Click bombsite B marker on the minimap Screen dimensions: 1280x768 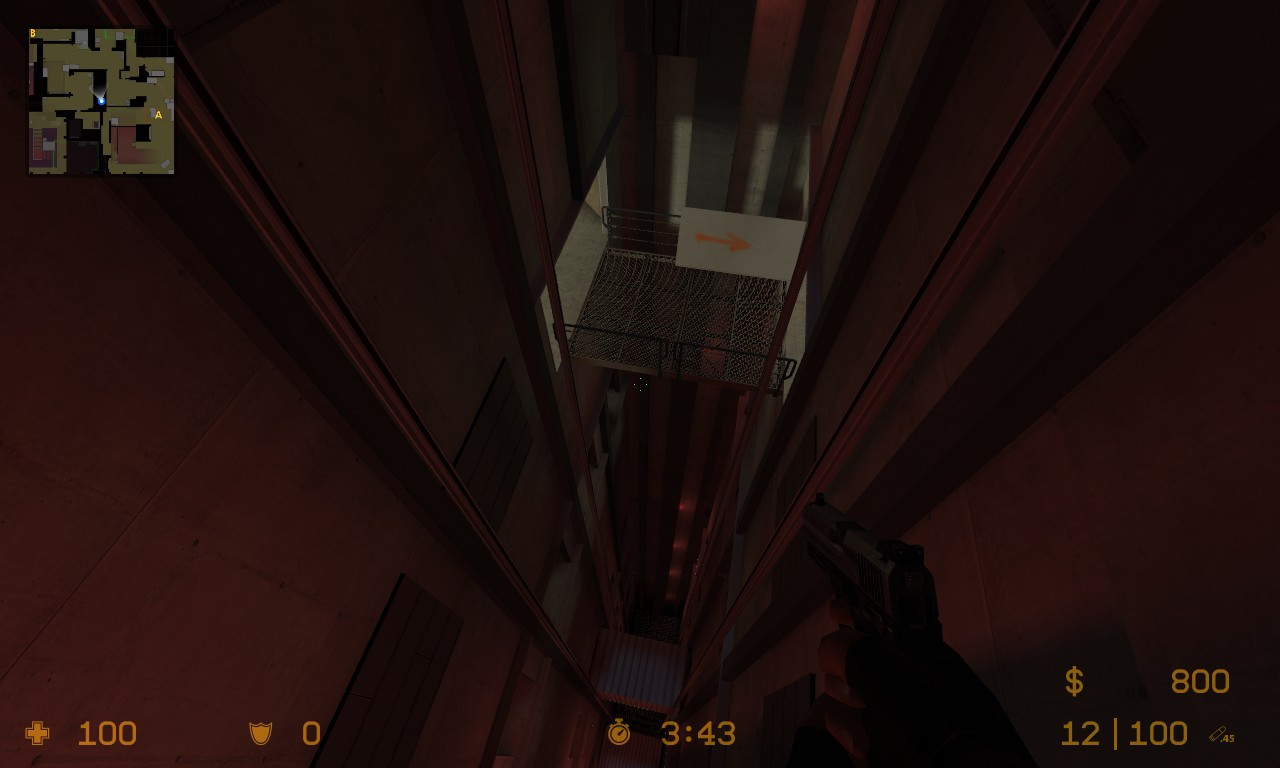pyautogui.click(x=33, y=34)
